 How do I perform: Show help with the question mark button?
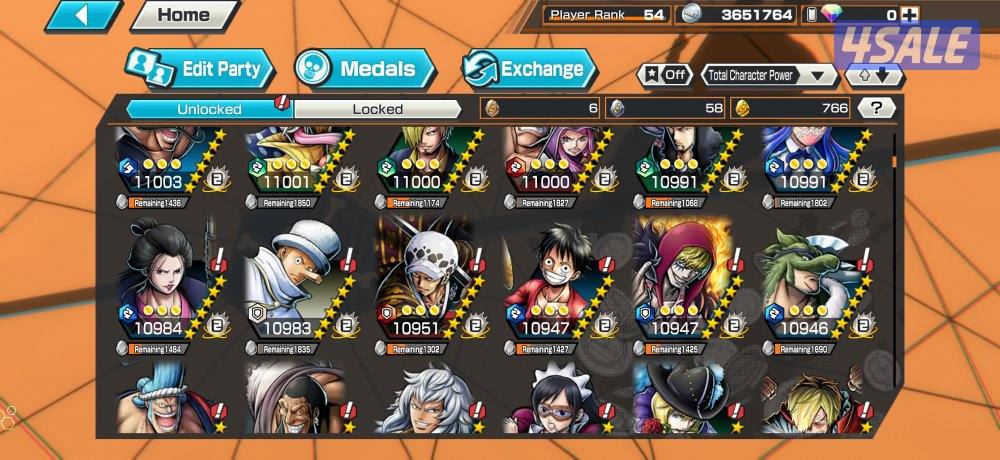pos(876,108)
